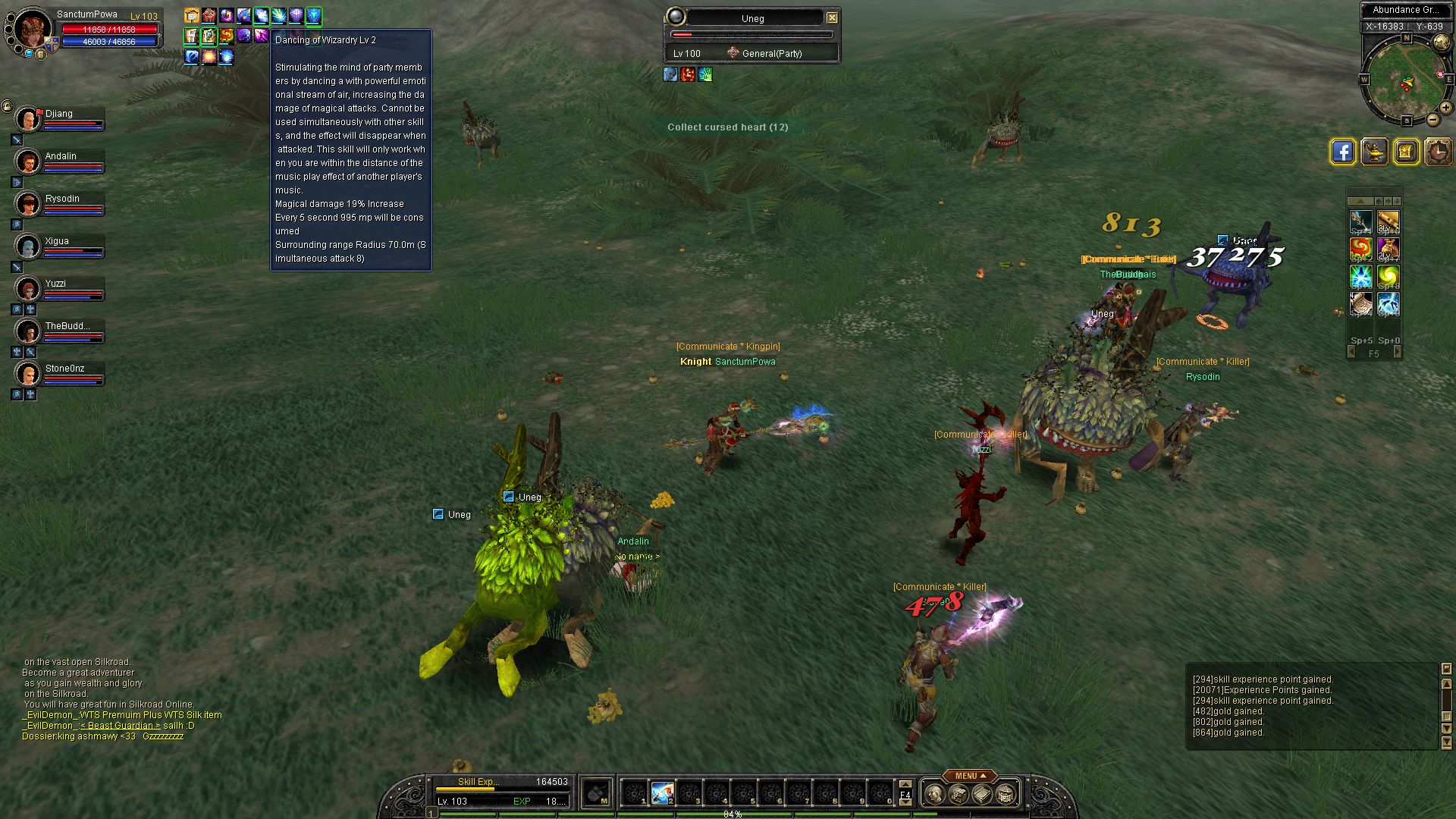This screenshot has width=1456, height=819.
Task: Zoom out the minimap with the minus button
Action: (x=1432, y=120)
